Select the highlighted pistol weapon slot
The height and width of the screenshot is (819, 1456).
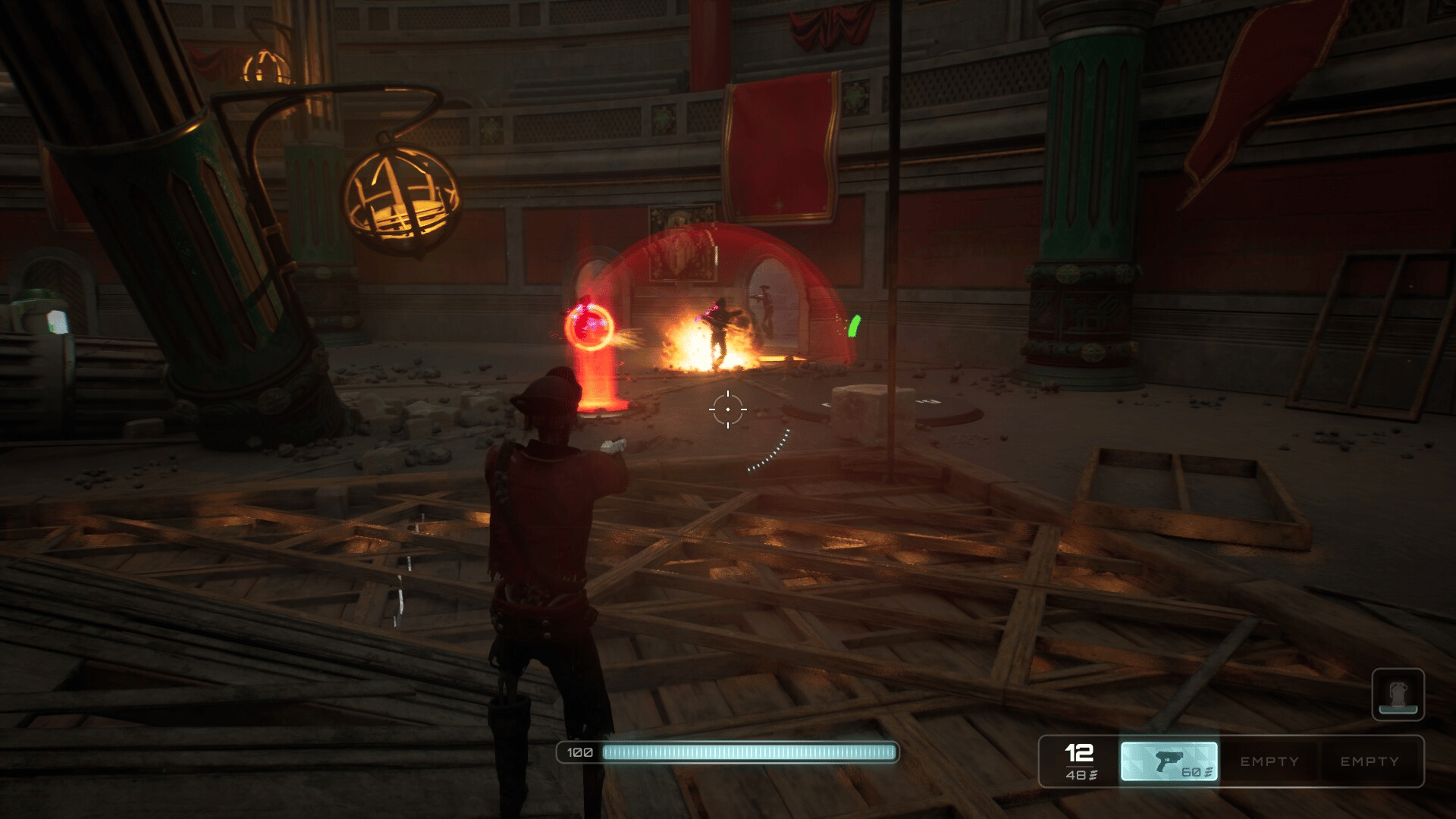click(1169, 761)
